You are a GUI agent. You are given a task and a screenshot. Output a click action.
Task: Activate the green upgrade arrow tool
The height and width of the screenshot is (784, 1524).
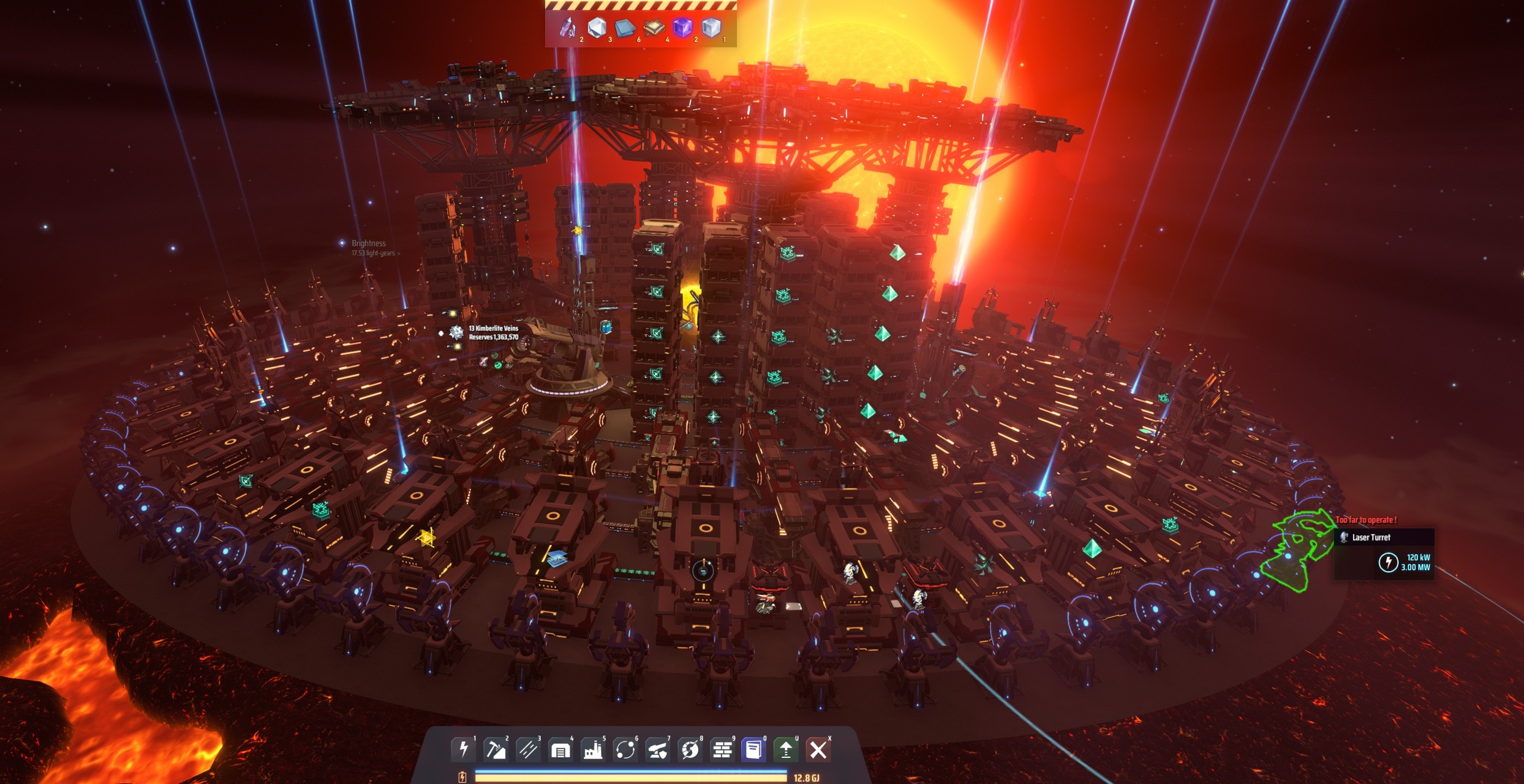(785, 750)
